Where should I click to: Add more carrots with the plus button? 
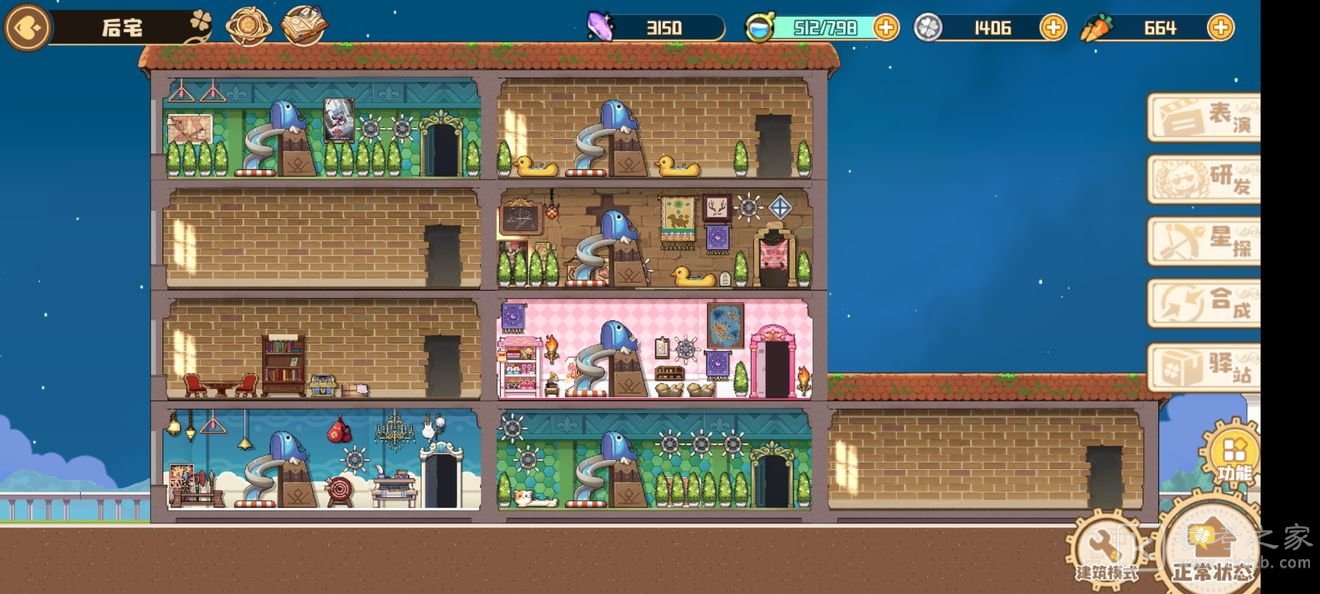tap(1220, 28)
